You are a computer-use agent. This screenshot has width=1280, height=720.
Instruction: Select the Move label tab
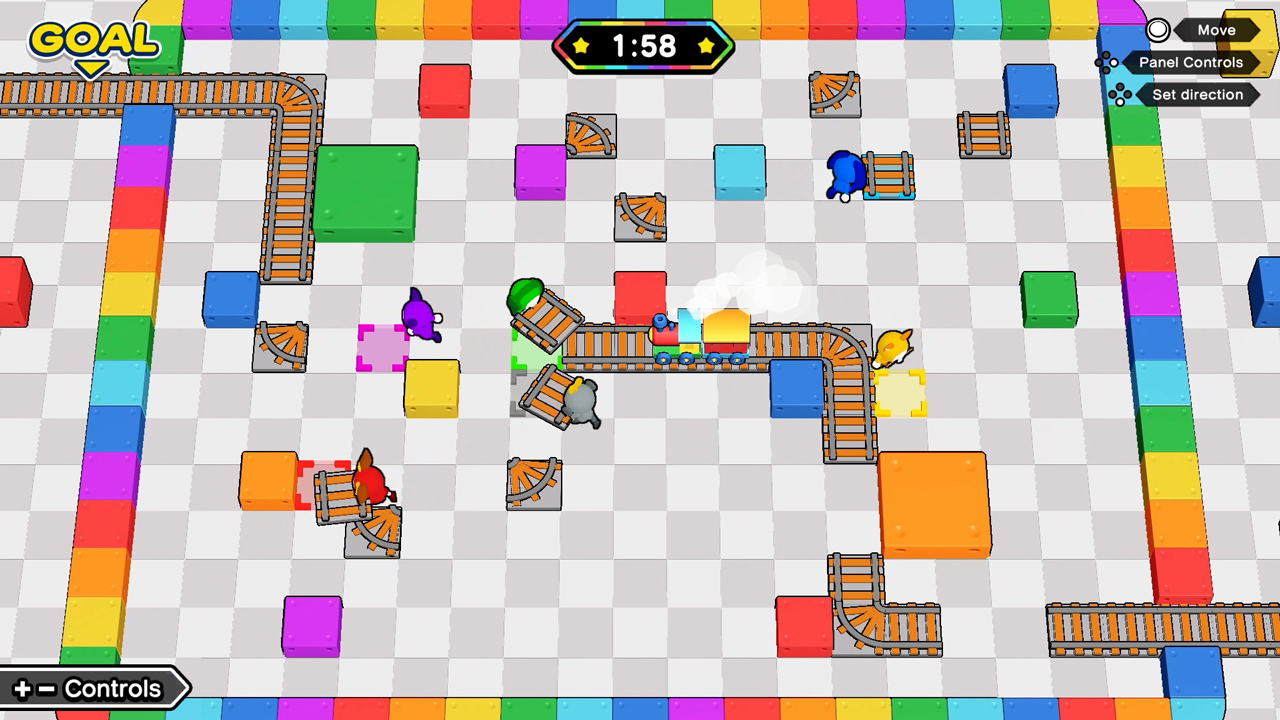click(x=1216, y=30)
